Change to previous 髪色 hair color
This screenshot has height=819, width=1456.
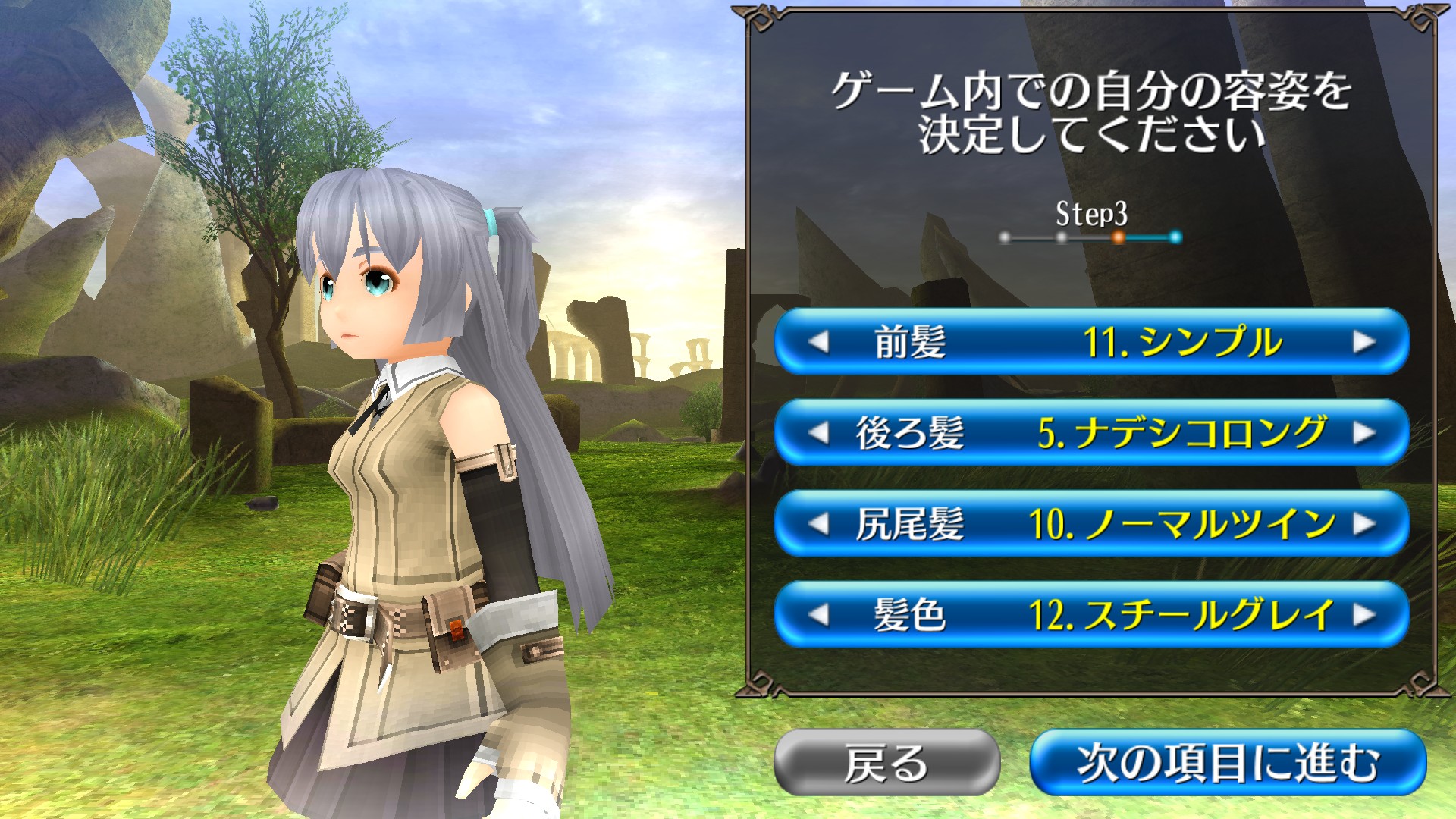(818, 614)
